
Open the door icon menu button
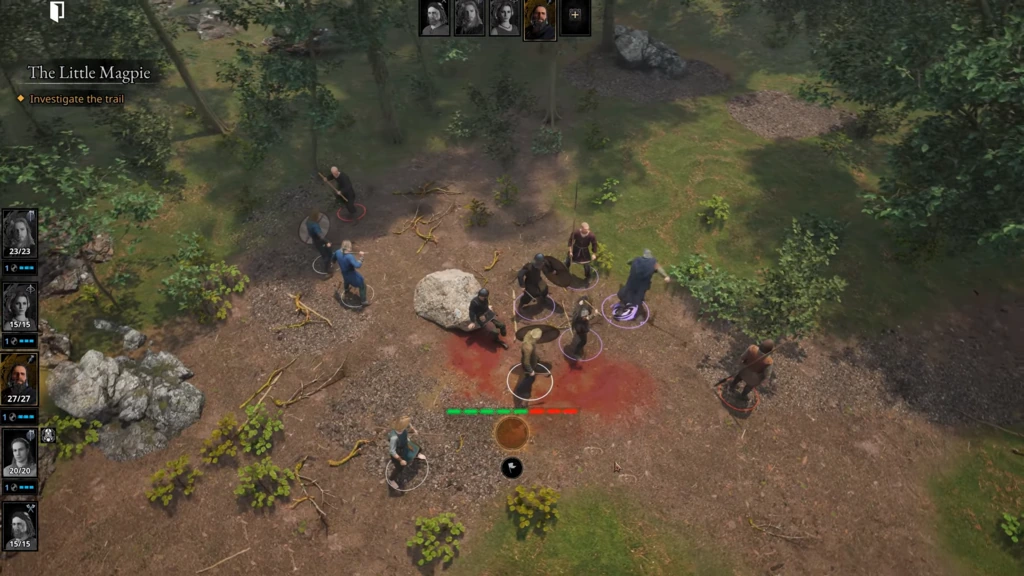pyautogui.click(x=57, y=12)
